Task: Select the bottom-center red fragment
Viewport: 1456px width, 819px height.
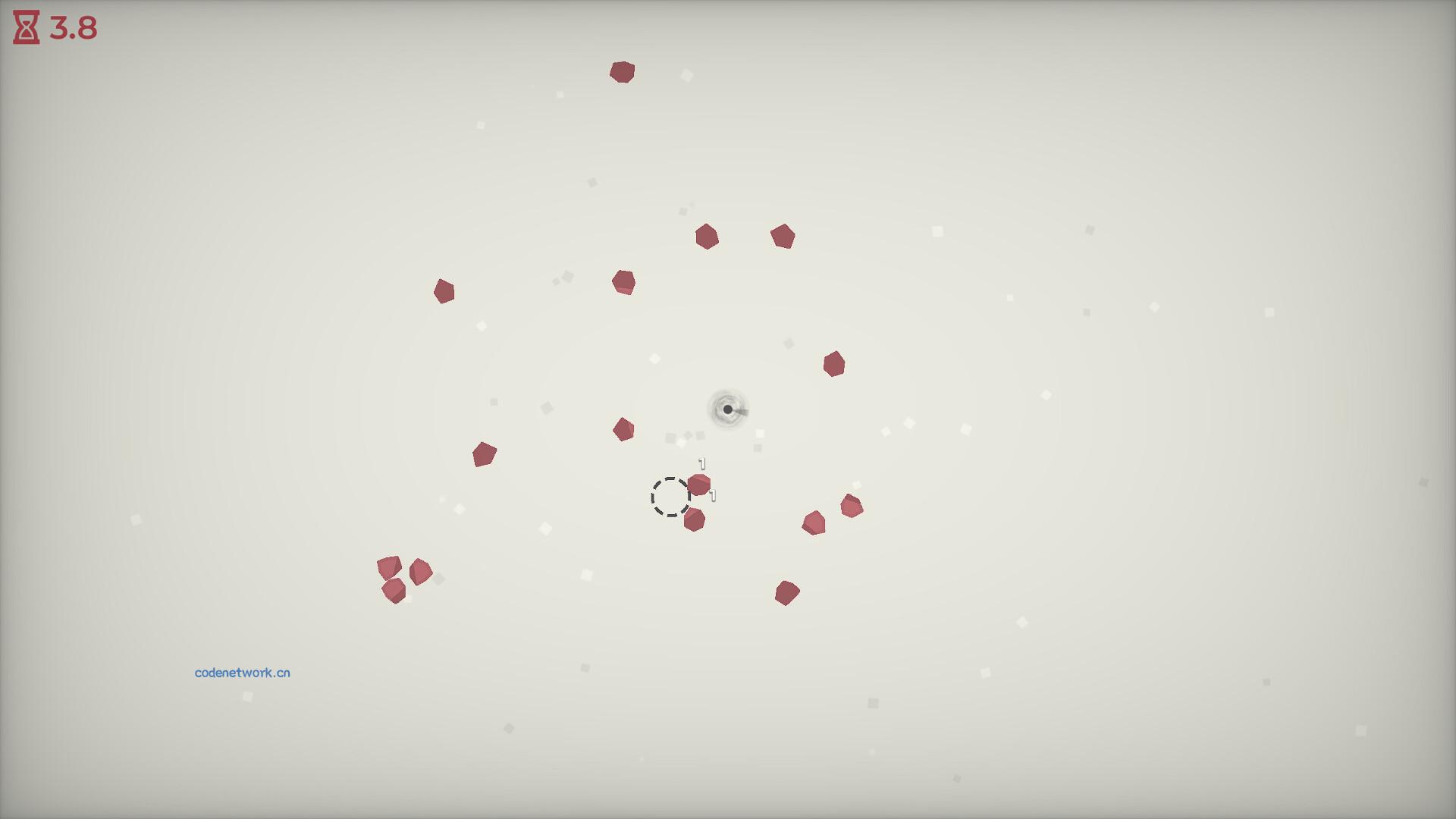Action: [789, 591]
